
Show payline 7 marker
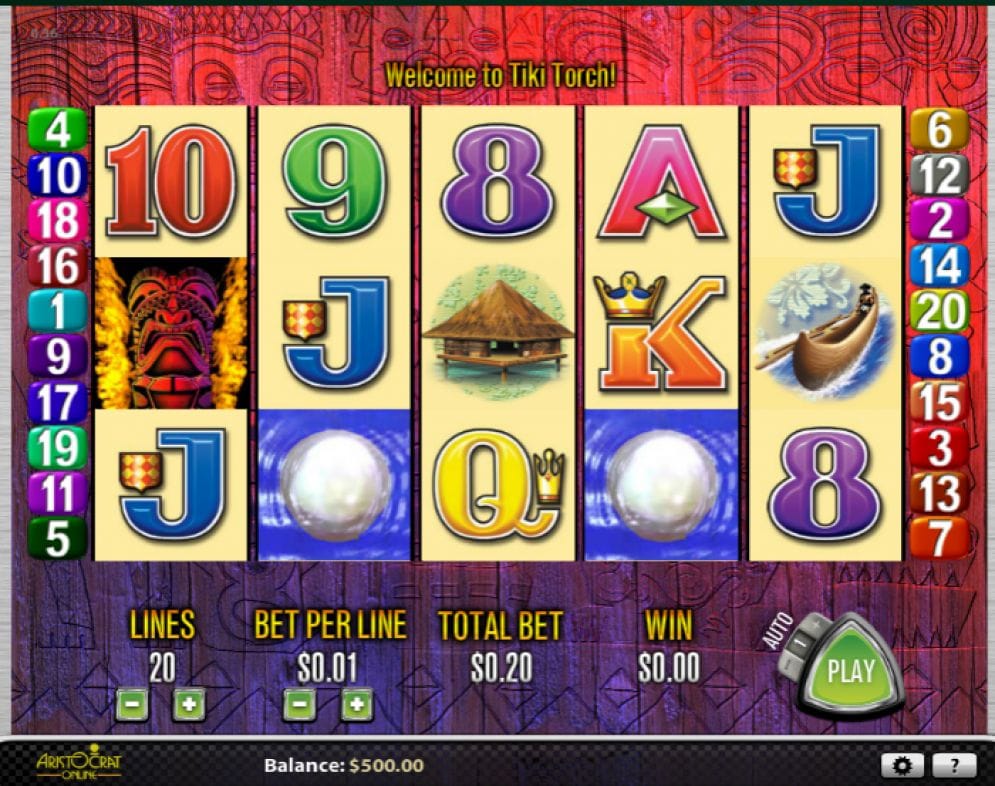click(x=939, y=539)
